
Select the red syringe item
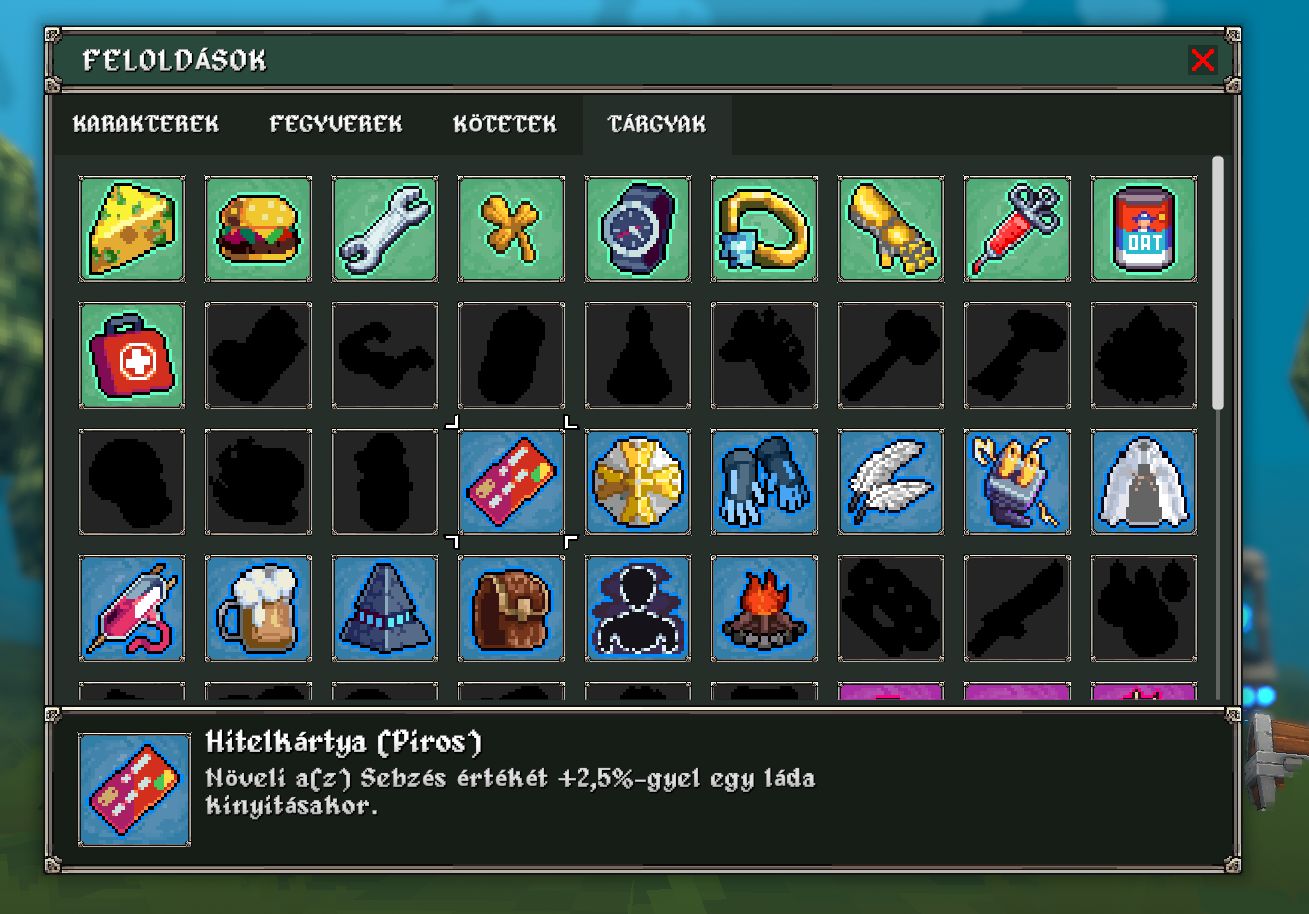1017,229
